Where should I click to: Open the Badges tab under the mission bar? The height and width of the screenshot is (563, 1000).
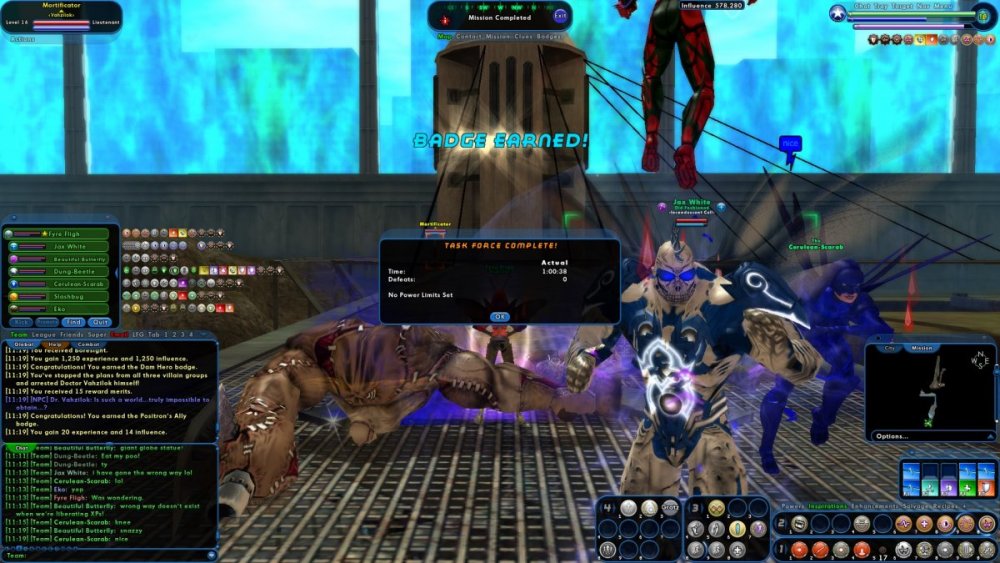[553, 37]
